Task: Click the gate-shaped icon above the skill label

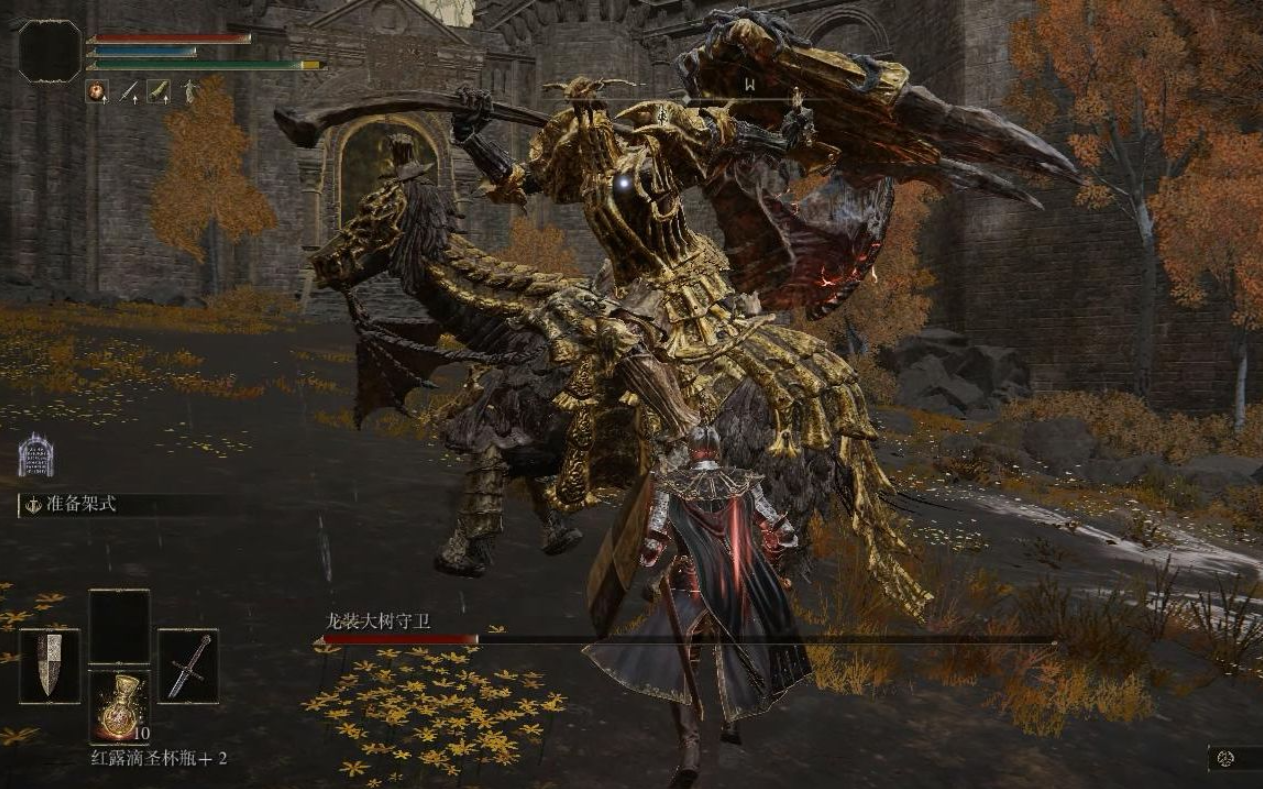Action: click(x=35, y=456)
